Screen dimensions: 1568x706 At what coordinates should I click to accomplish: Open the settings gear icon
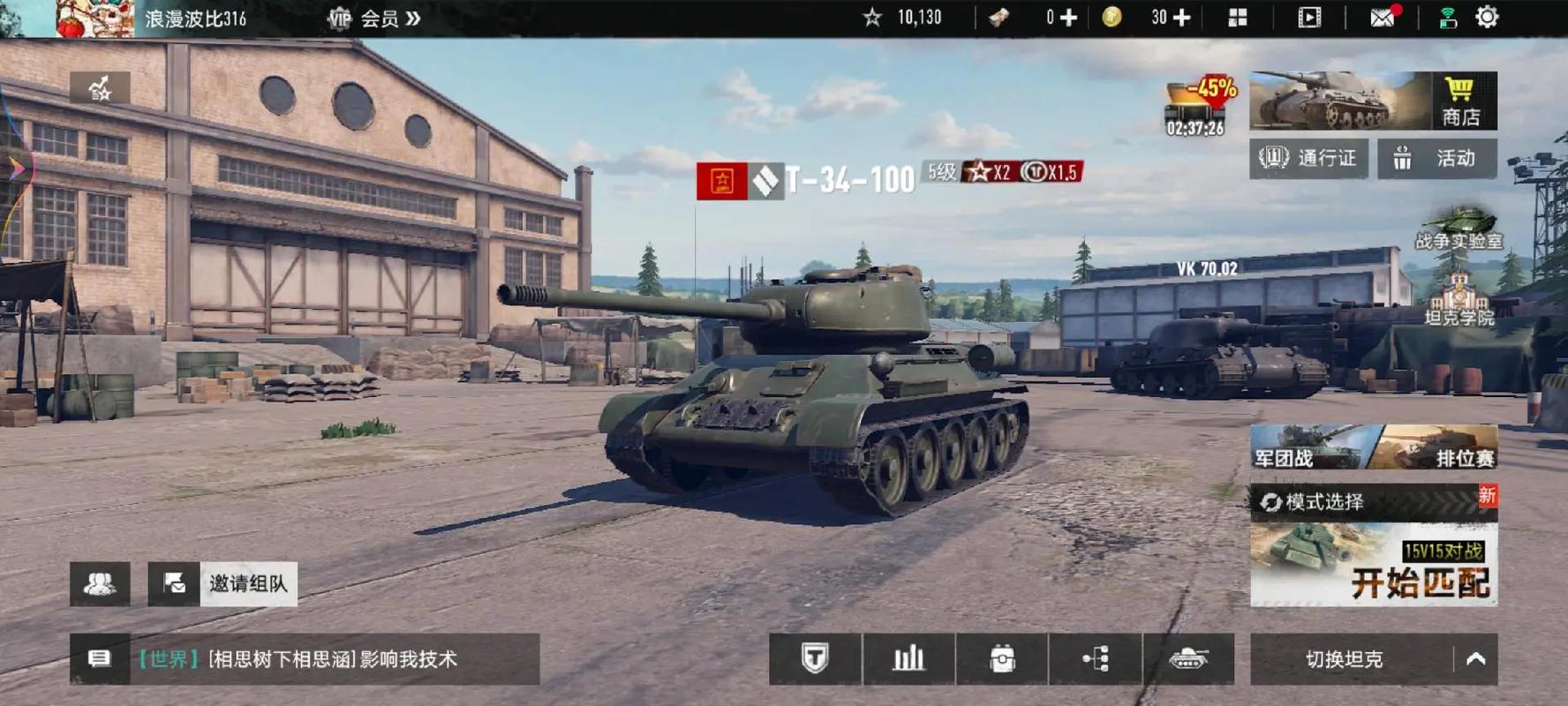click(x=1487, y=18)
